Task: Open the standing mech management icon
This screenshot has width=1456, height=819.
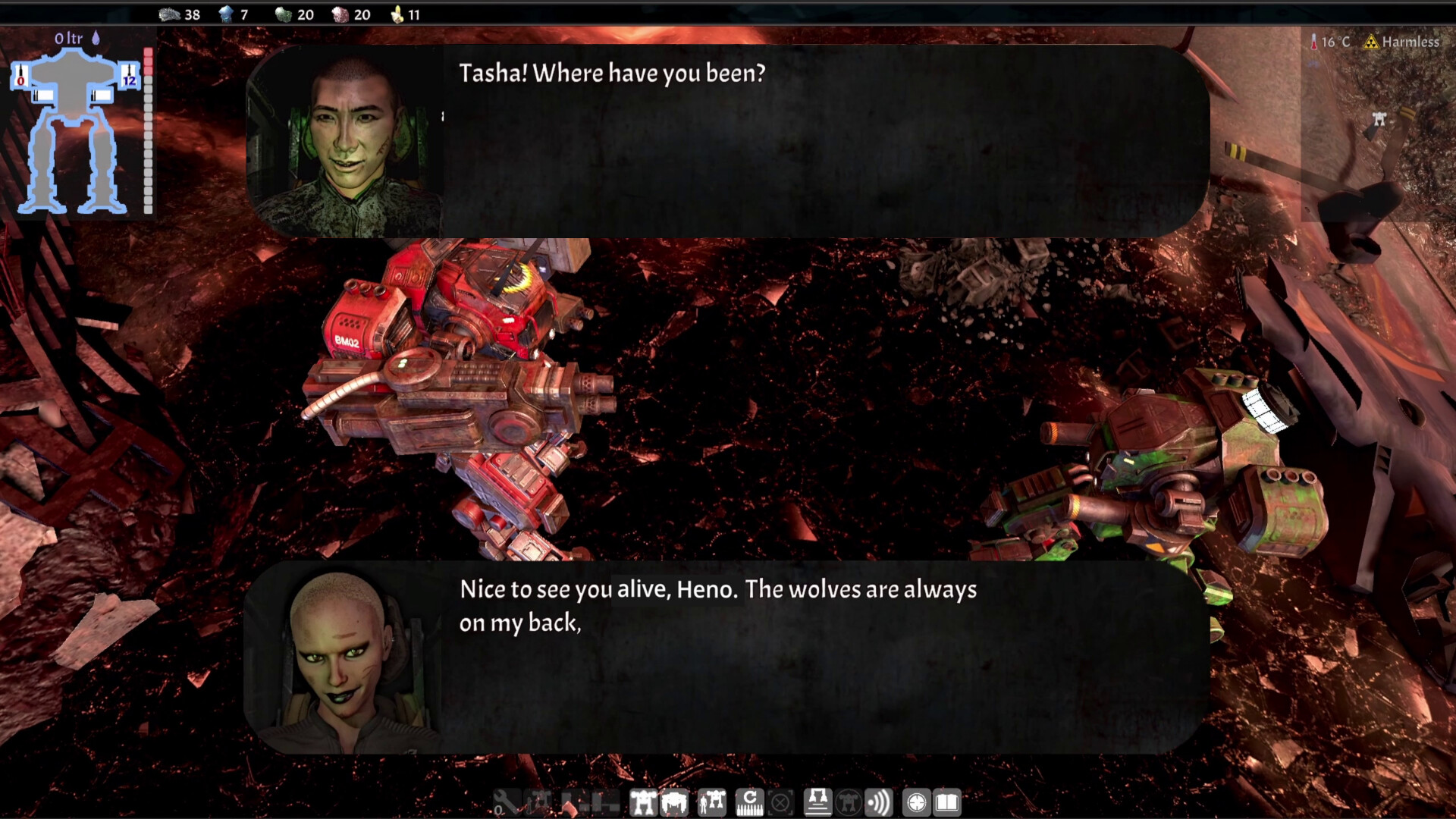Action: click(x=643, y=802)
